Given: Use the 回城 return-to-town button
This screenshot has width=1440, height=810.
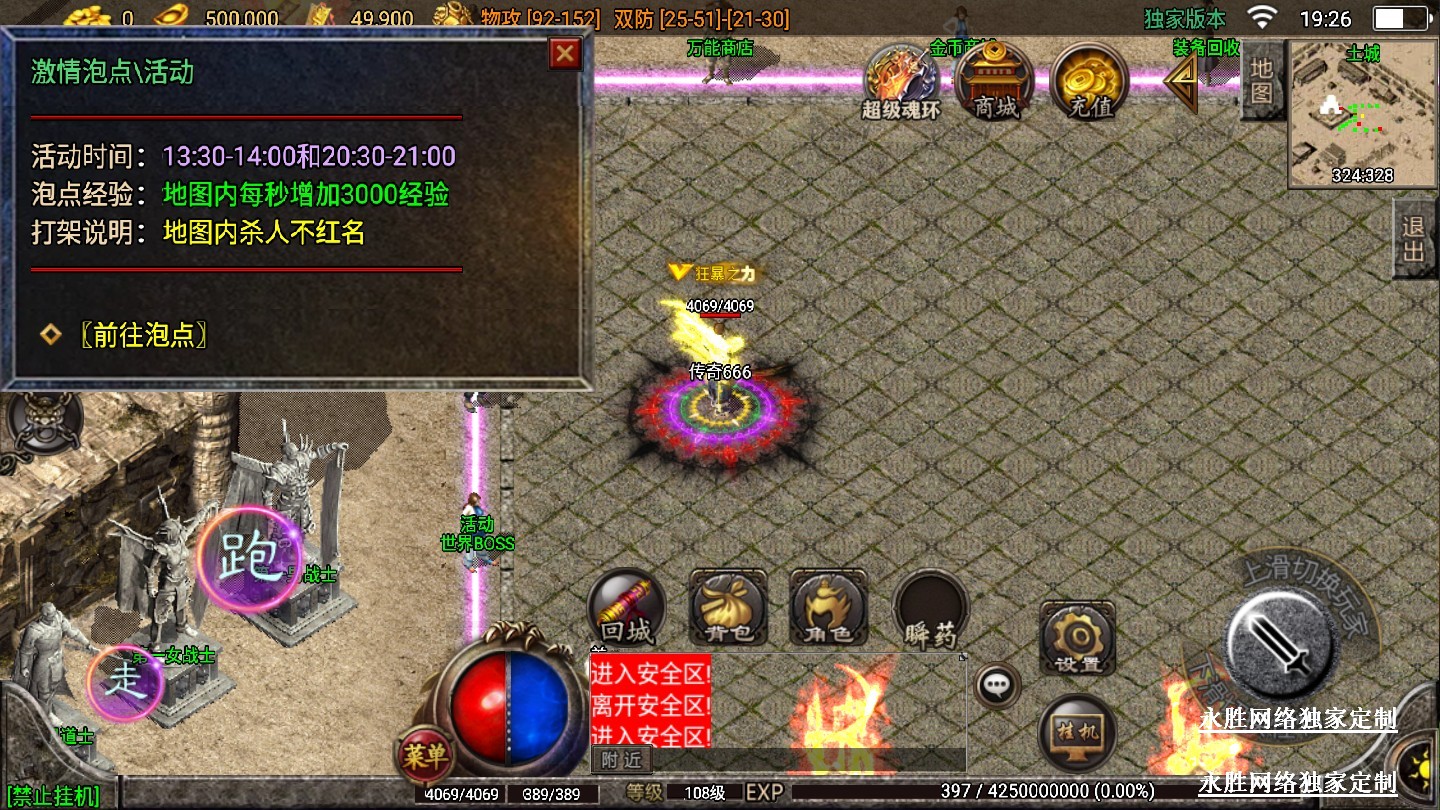Looking at the screenshot, I should point(627,608).
